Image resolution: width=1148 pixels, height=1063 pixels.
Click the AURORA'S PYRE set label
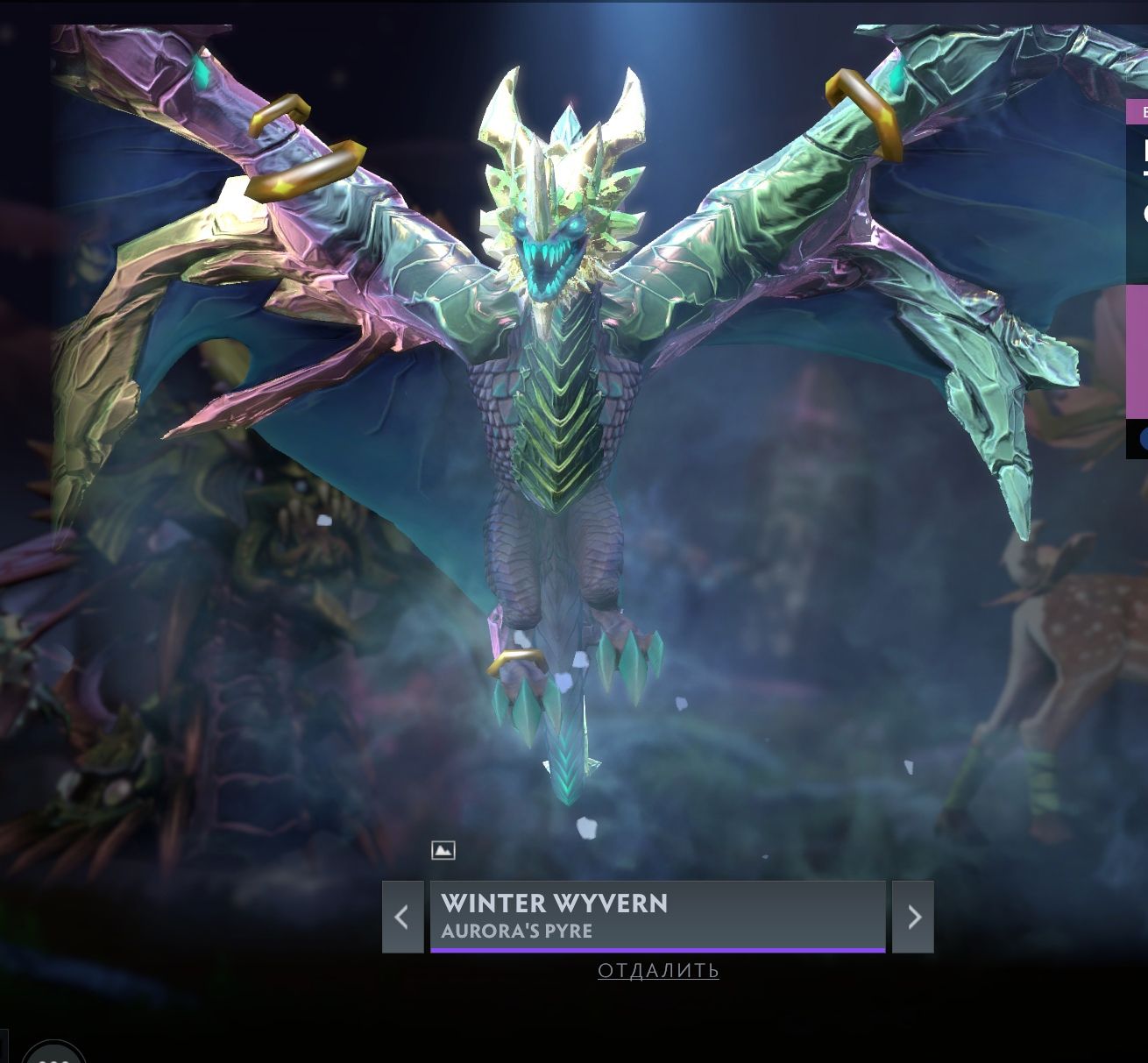point(518,932)
